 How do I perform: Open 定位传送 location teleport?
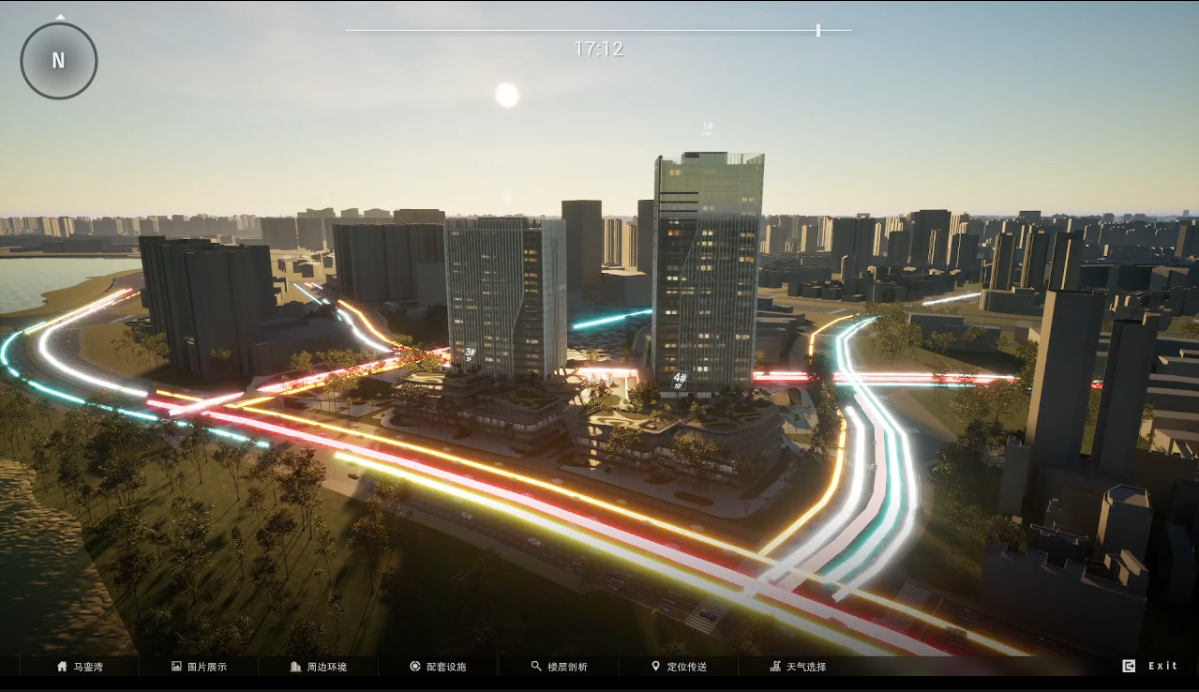[679, 666]
